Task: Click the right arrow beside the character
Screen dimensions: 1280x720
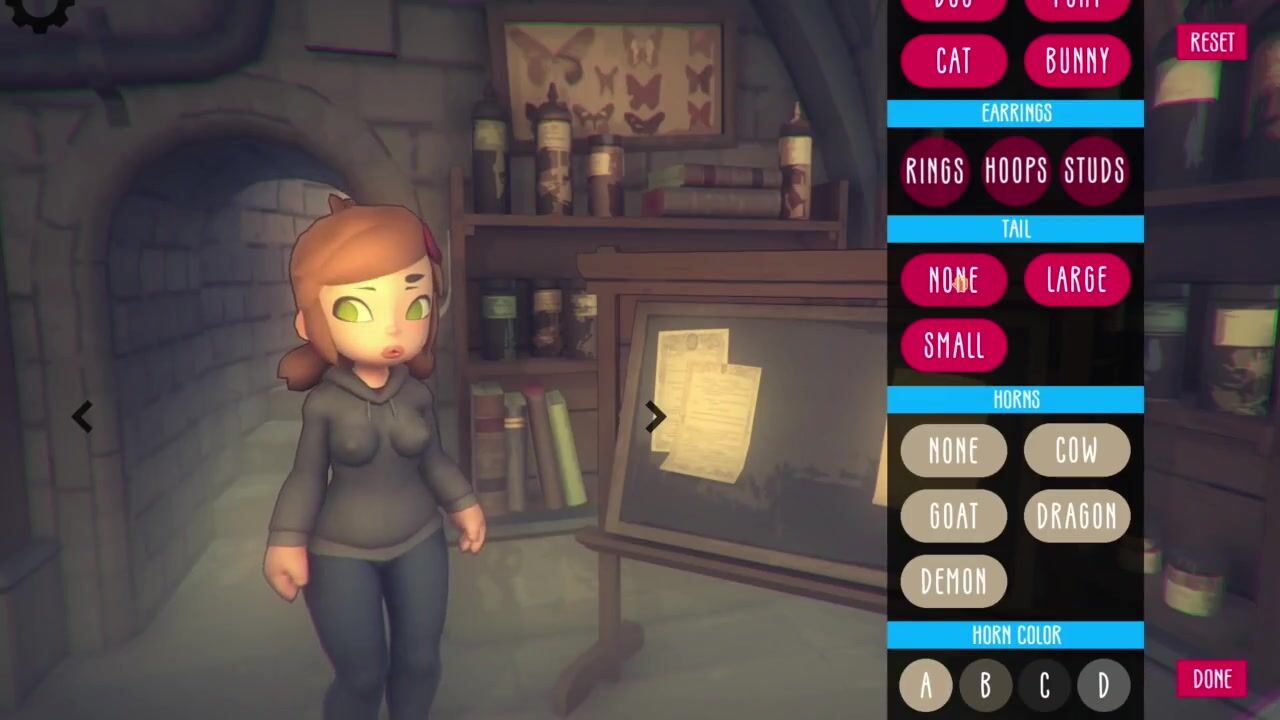Action: click(655, 417)
